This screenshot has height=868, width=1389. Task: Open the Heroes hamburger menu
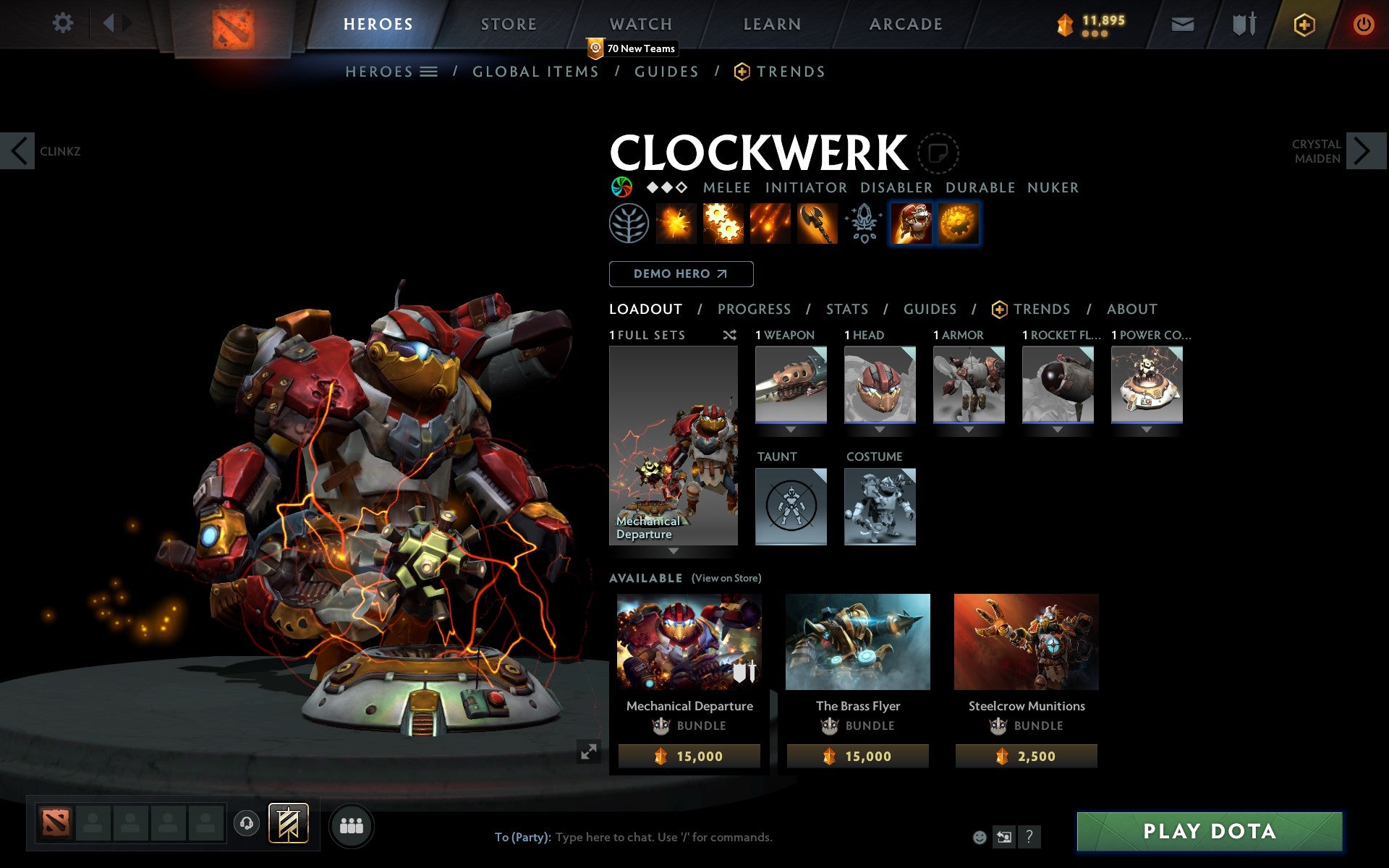point(430,71)
